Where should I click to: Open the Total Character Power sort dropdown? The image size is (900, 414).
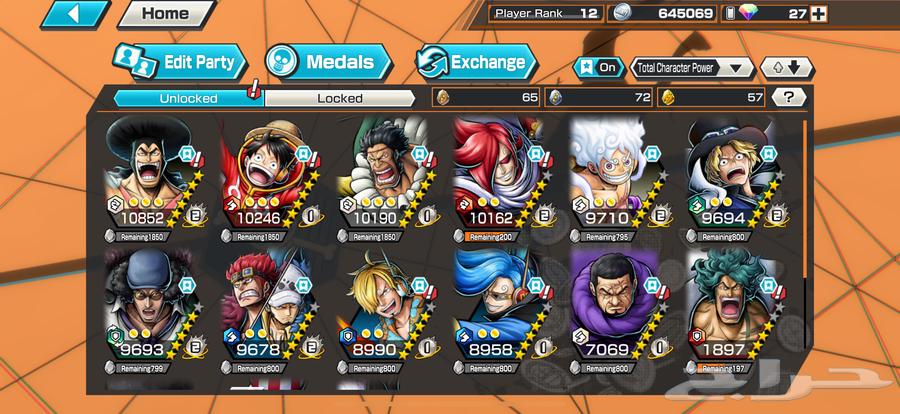692,68
